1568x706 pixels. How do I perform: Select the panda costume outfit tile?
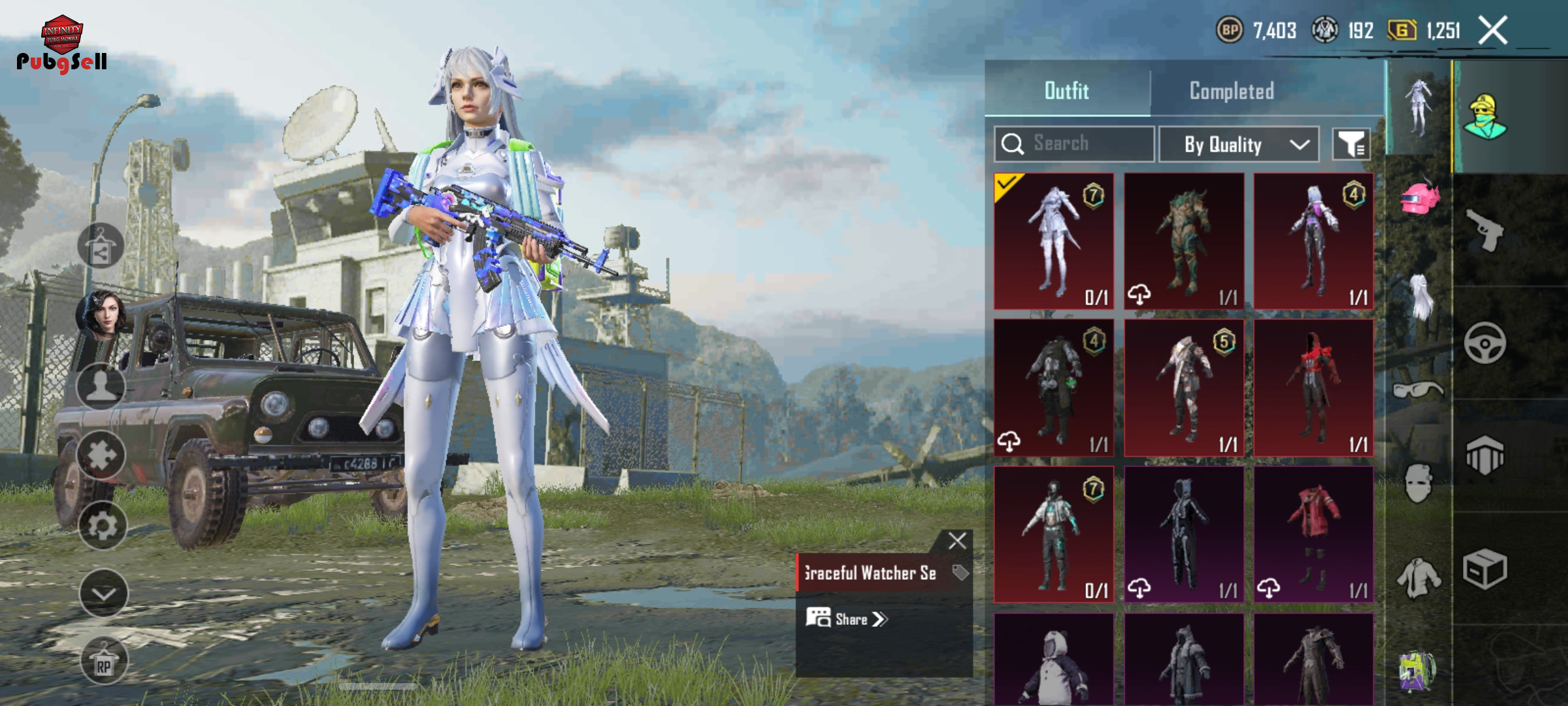(x=1054, y=660)
